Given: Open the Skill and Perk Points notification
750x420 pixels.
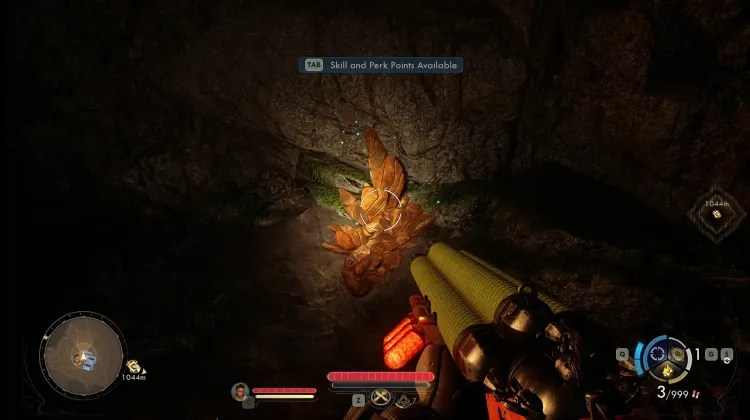Looking at the screenshot, I should point(380,65).
